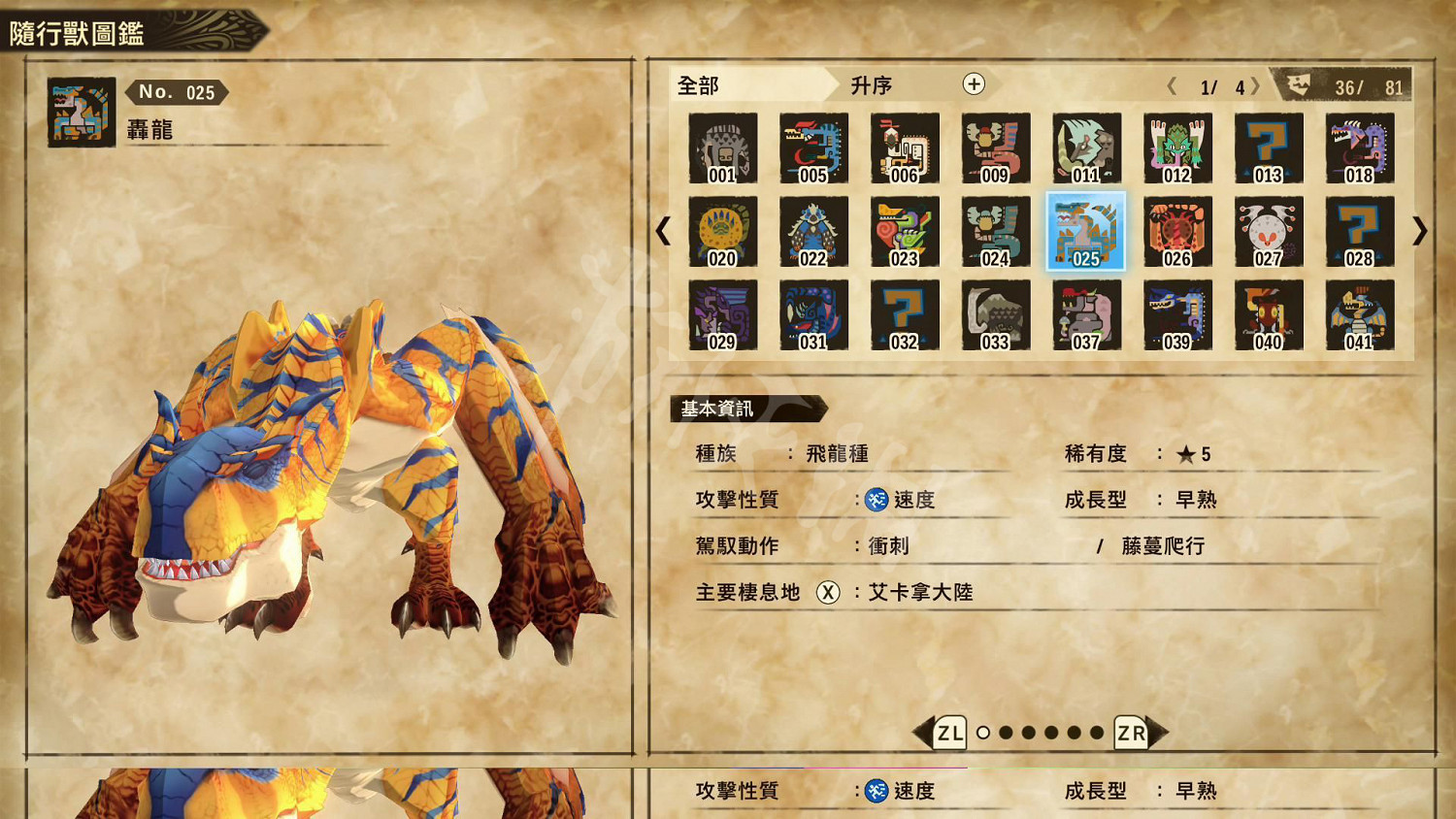This screenshot has width=1456, height=819.
Task: Click the blue speed attribute icon beside 攻擊性質
Action: click(877, 500)
